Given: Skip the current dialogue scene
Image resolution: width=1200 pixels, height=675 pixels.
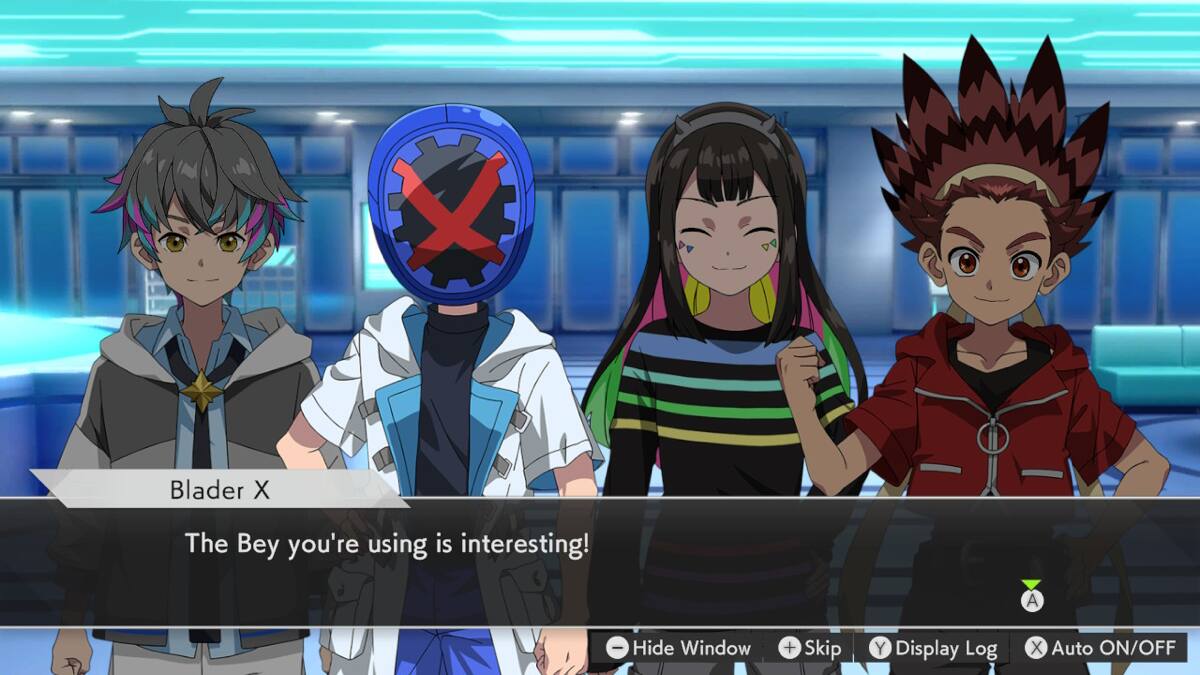Looking at the screenshot, I should [x=810, y=648].
